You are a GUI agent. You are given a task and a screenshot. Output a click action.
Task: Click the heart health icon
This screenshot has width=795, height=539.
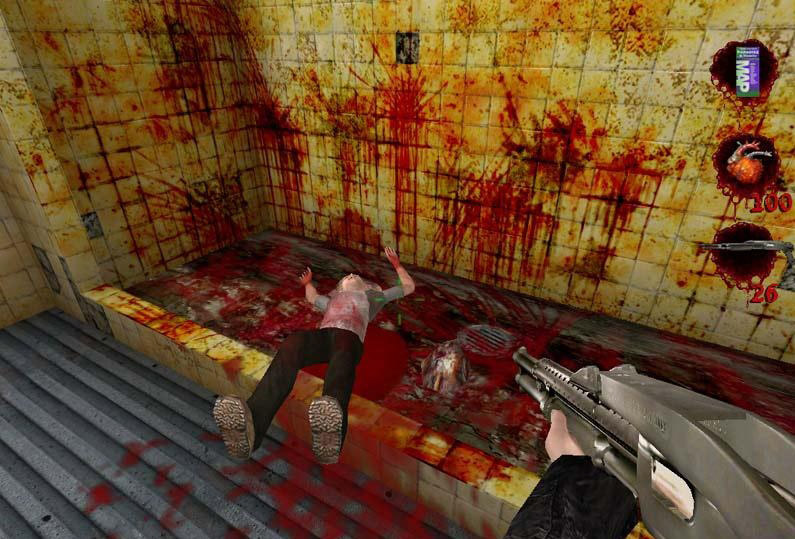point(745,165)
